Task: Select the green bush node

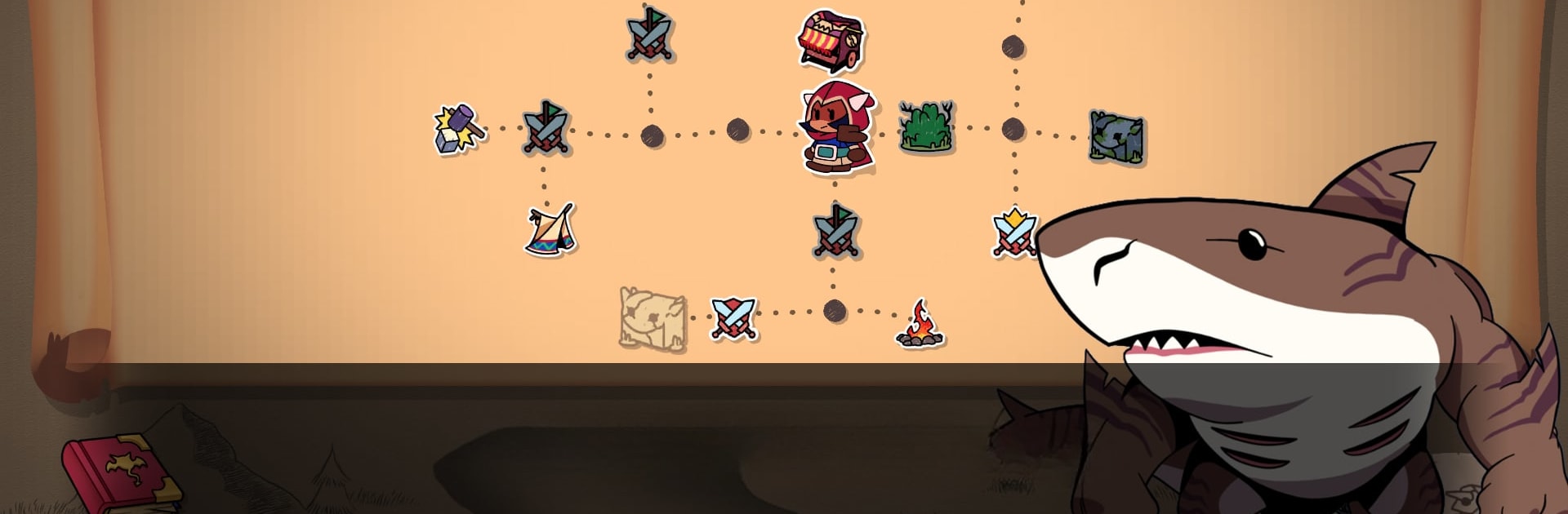Action: click(926, 128)
